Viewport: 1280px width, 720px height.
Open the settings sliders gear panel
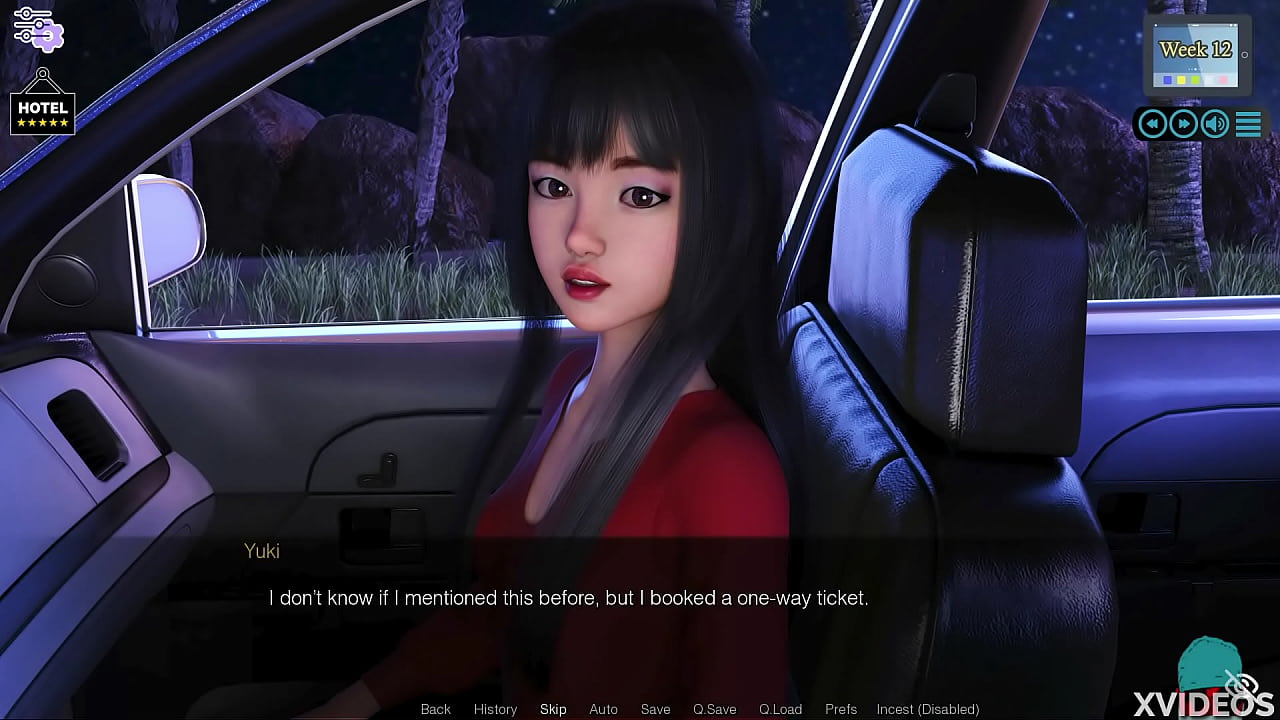point(40,29)
